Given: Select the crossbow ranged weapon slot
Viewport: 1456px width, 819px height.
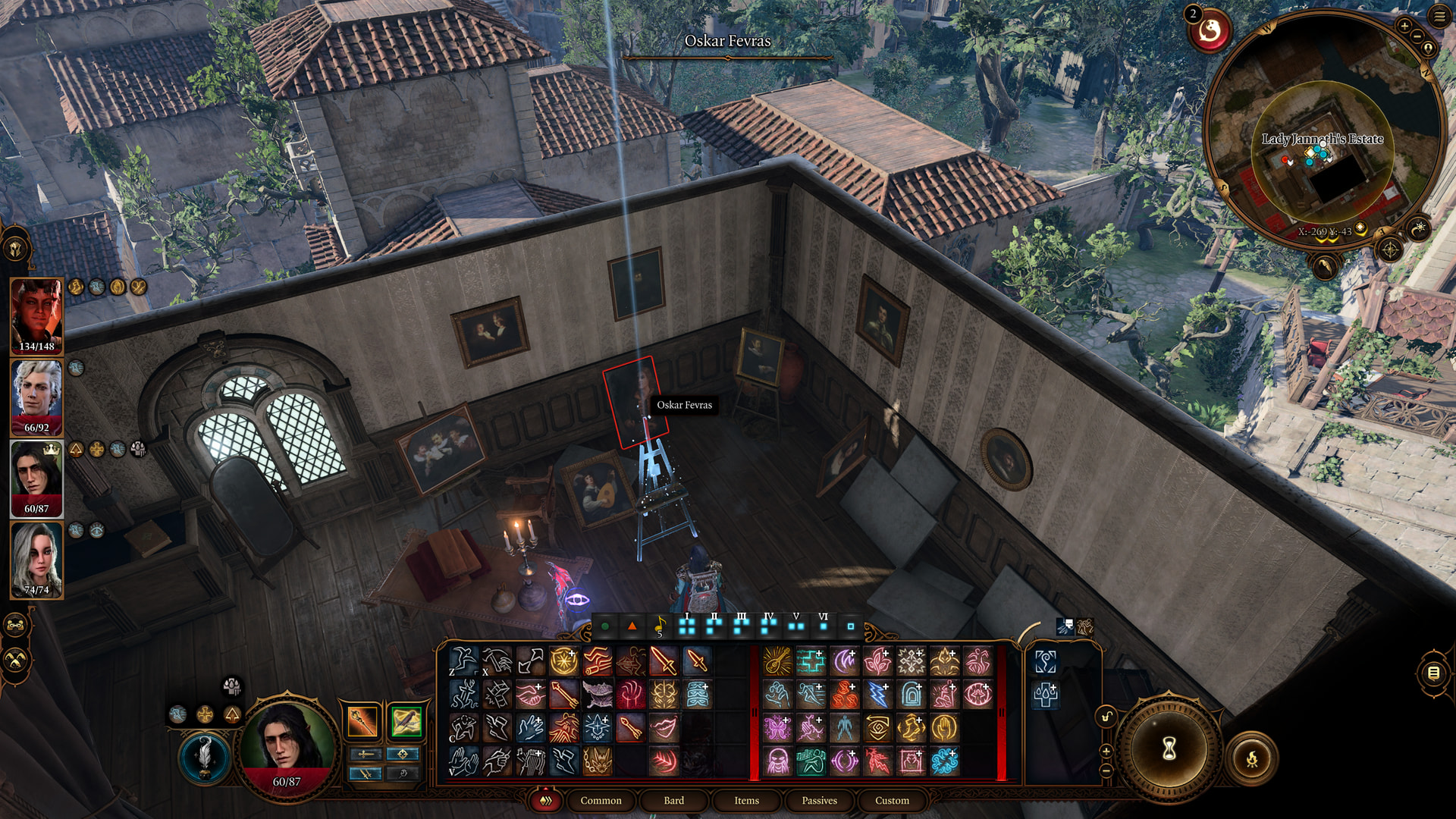Looking at the screenshot, I should pos(406,721).
